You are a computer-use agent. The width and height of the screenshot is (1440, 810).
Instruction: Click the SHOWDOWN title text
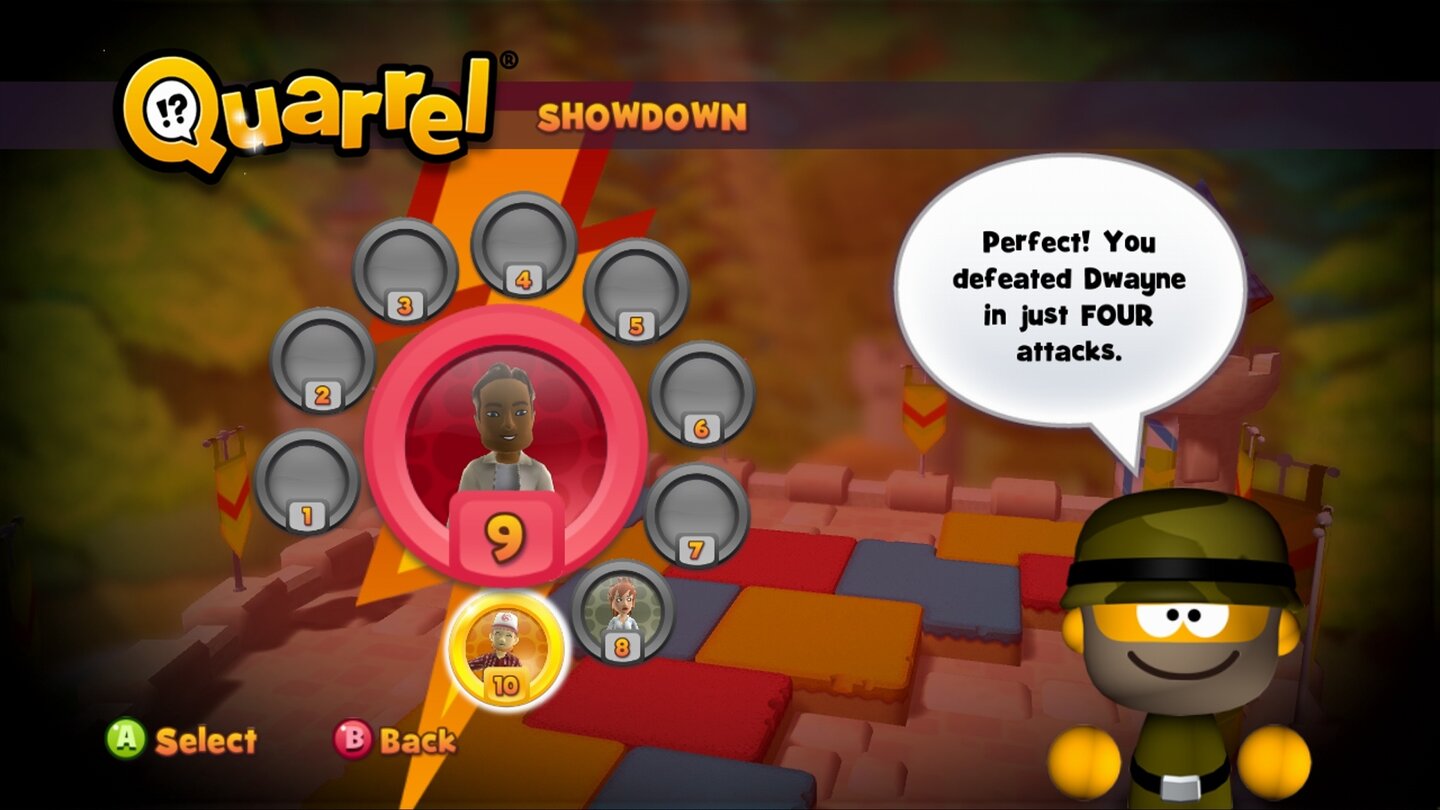[643, 117]
